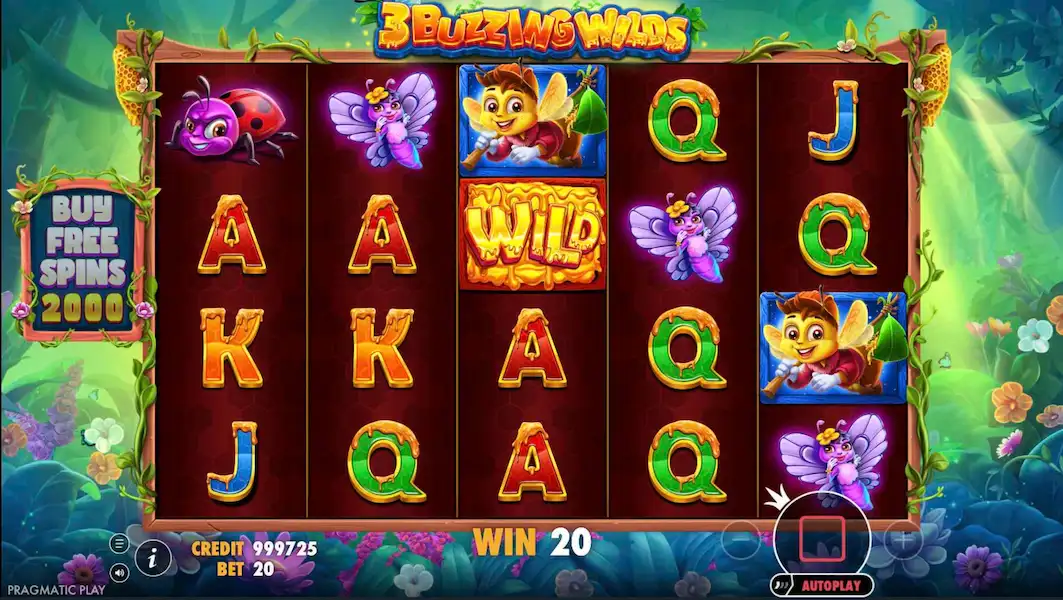Open the hamburger settings menu
The width and height of the screenshot is (1063, 600).
point(119,544)
